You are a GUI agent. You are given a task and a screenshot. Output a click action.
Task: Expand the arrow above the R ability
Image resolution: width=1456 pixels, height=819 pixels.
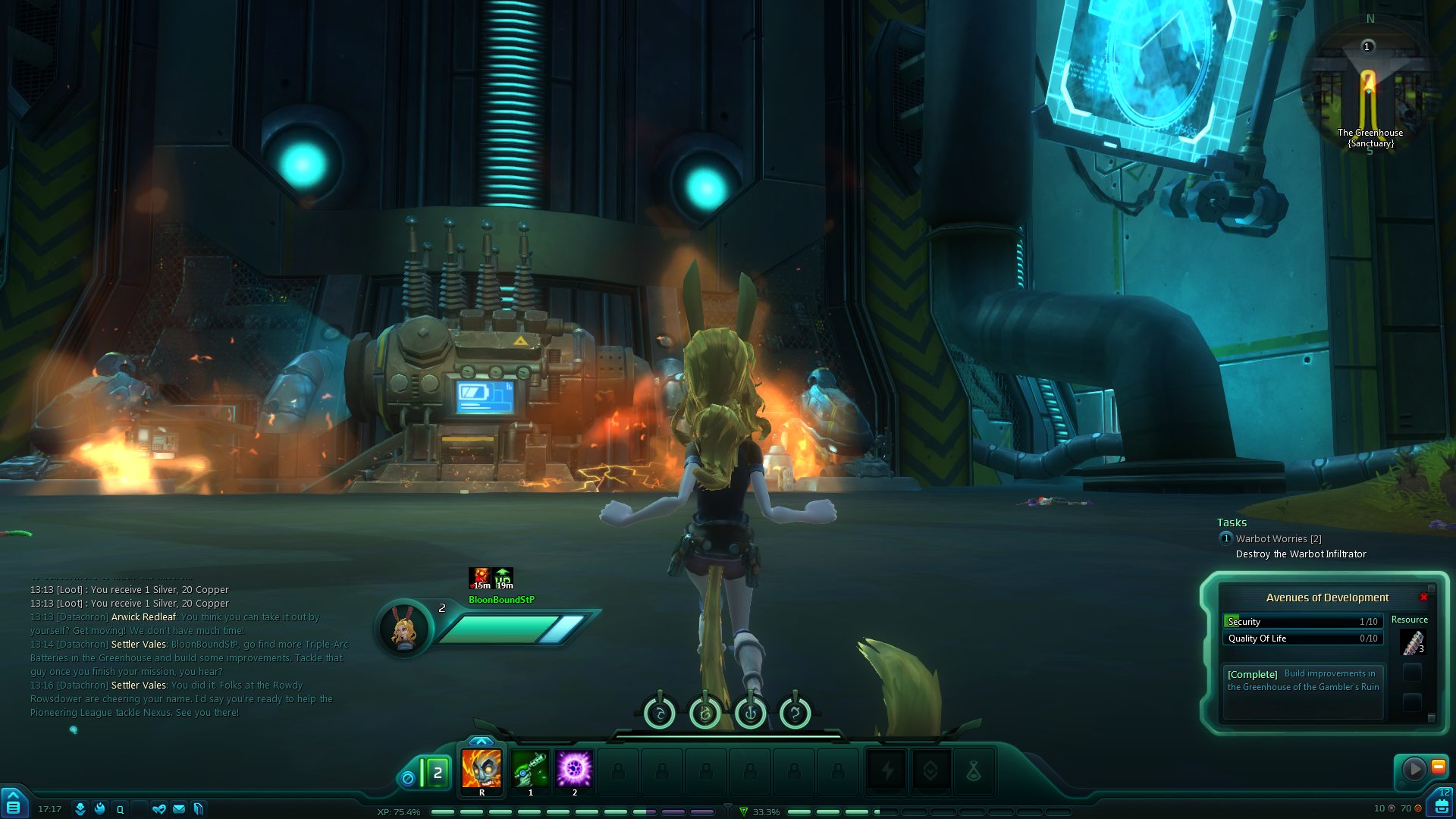(x=481, y=741)
